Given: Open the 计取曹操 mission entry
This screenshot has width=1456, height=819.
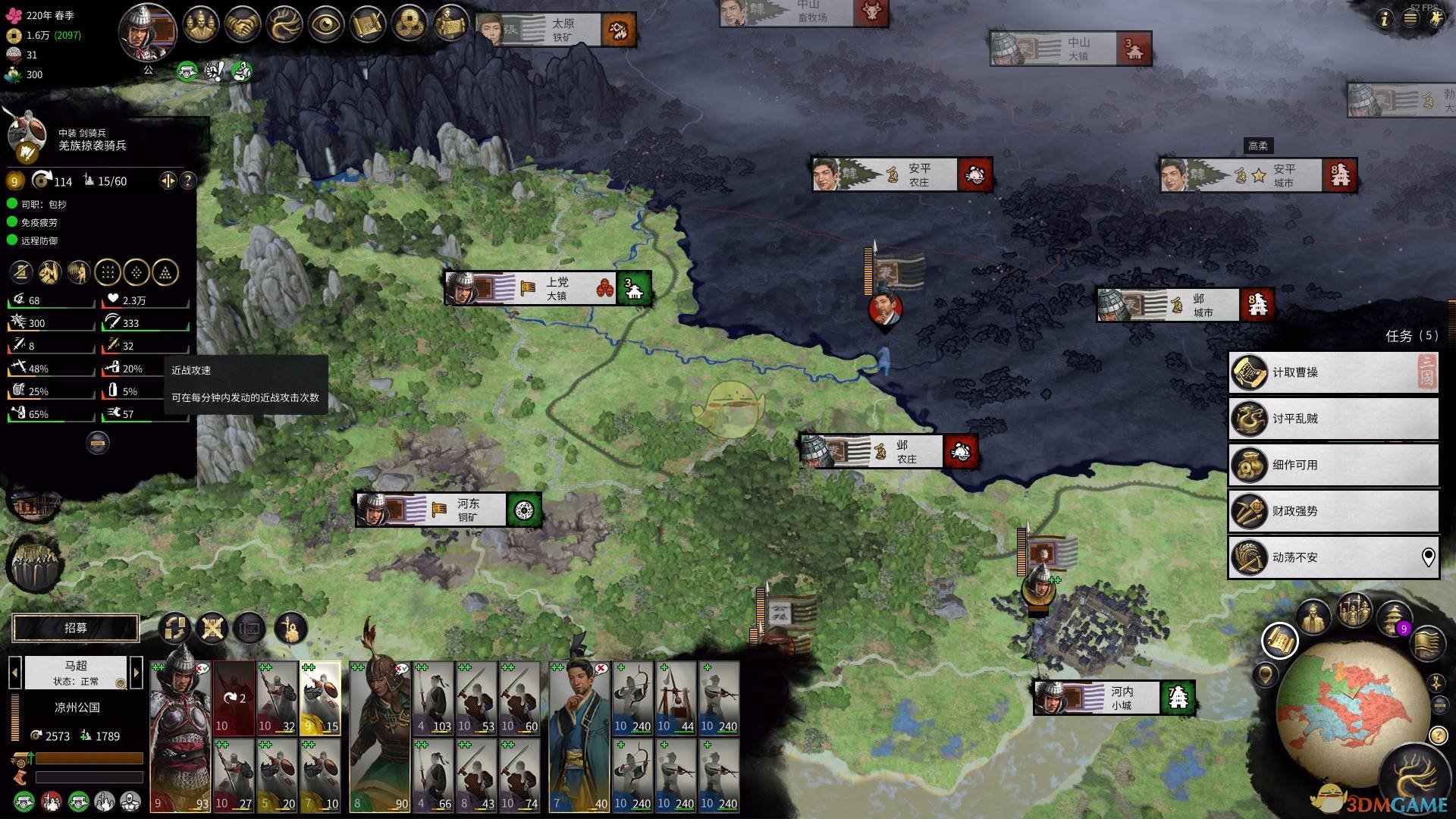Looking at the screenshot, I should (1332, 372).
